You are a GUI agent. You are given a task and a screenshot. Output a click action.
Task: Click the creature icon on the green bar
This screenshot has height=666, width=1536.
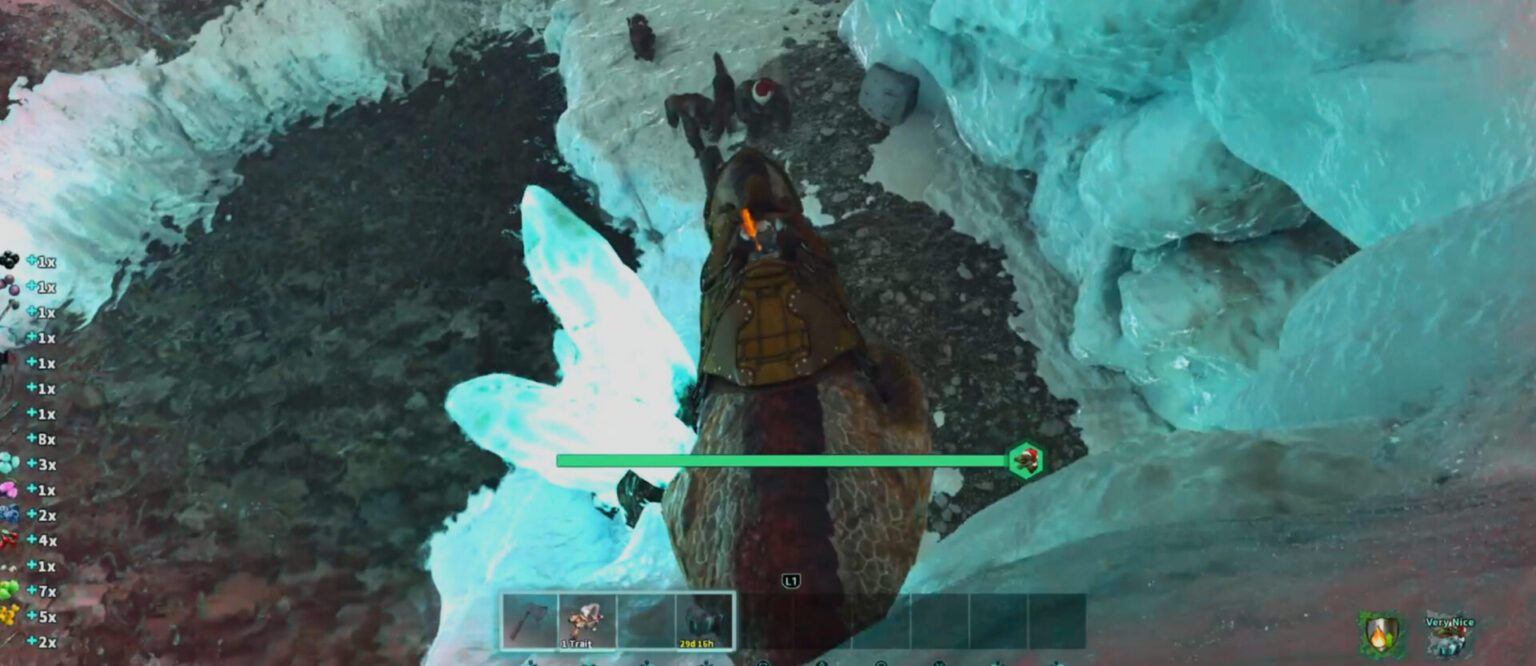coord(1025,460)
